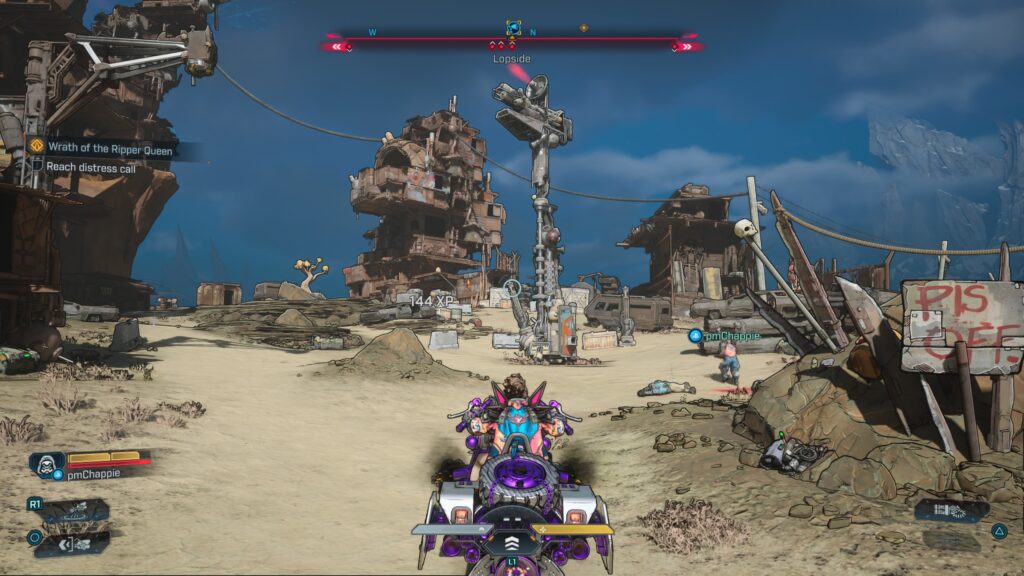1024x576 pixels.
Task: Select the Wrath of the Ripper Queen quest tracker
Action: pyautogui.click(x=105, y=149)
